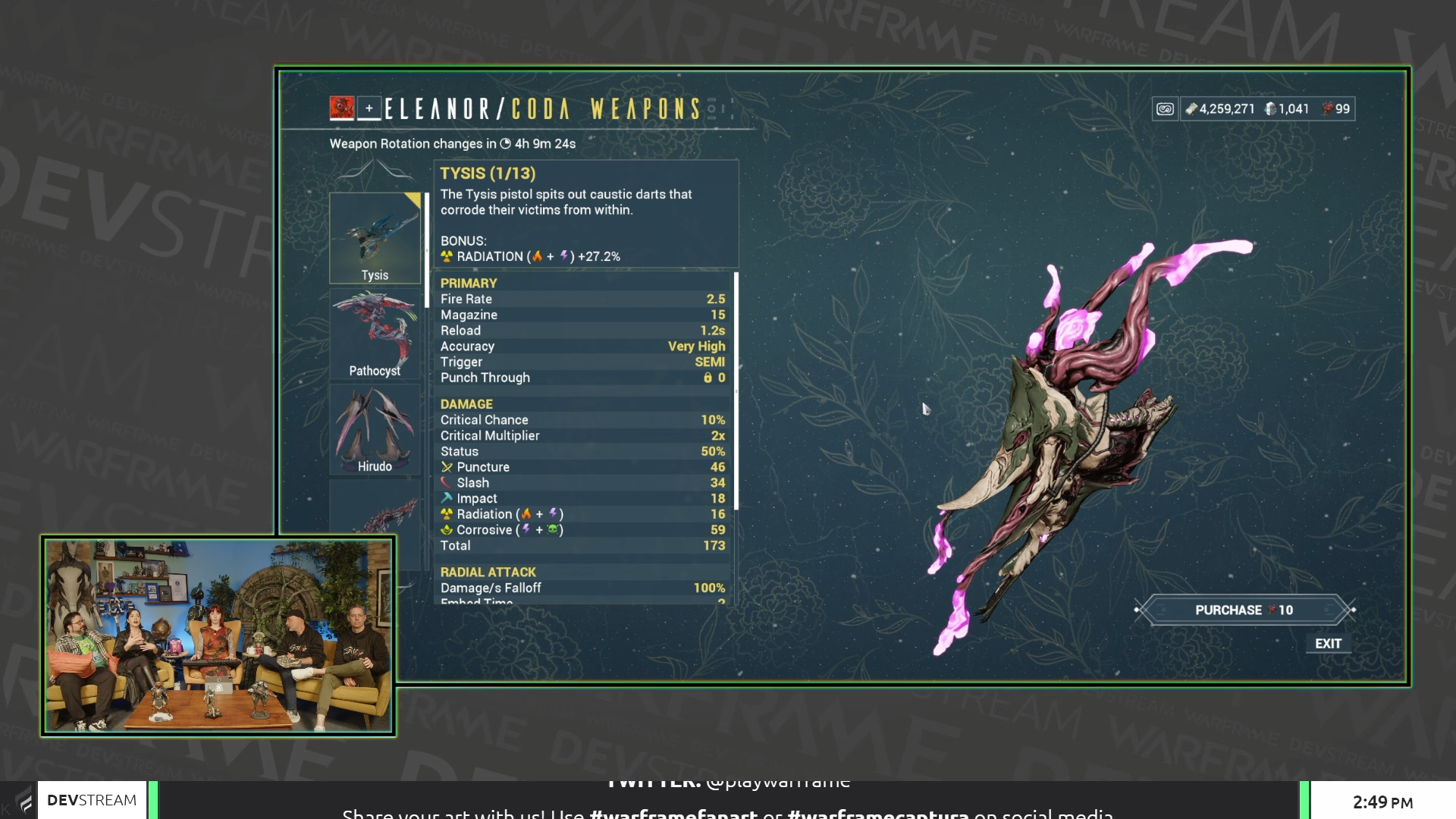The width and height of the screenshot is (1456, 819).
Task: Click the chain link icon in top right
Action: point(1166,109)
